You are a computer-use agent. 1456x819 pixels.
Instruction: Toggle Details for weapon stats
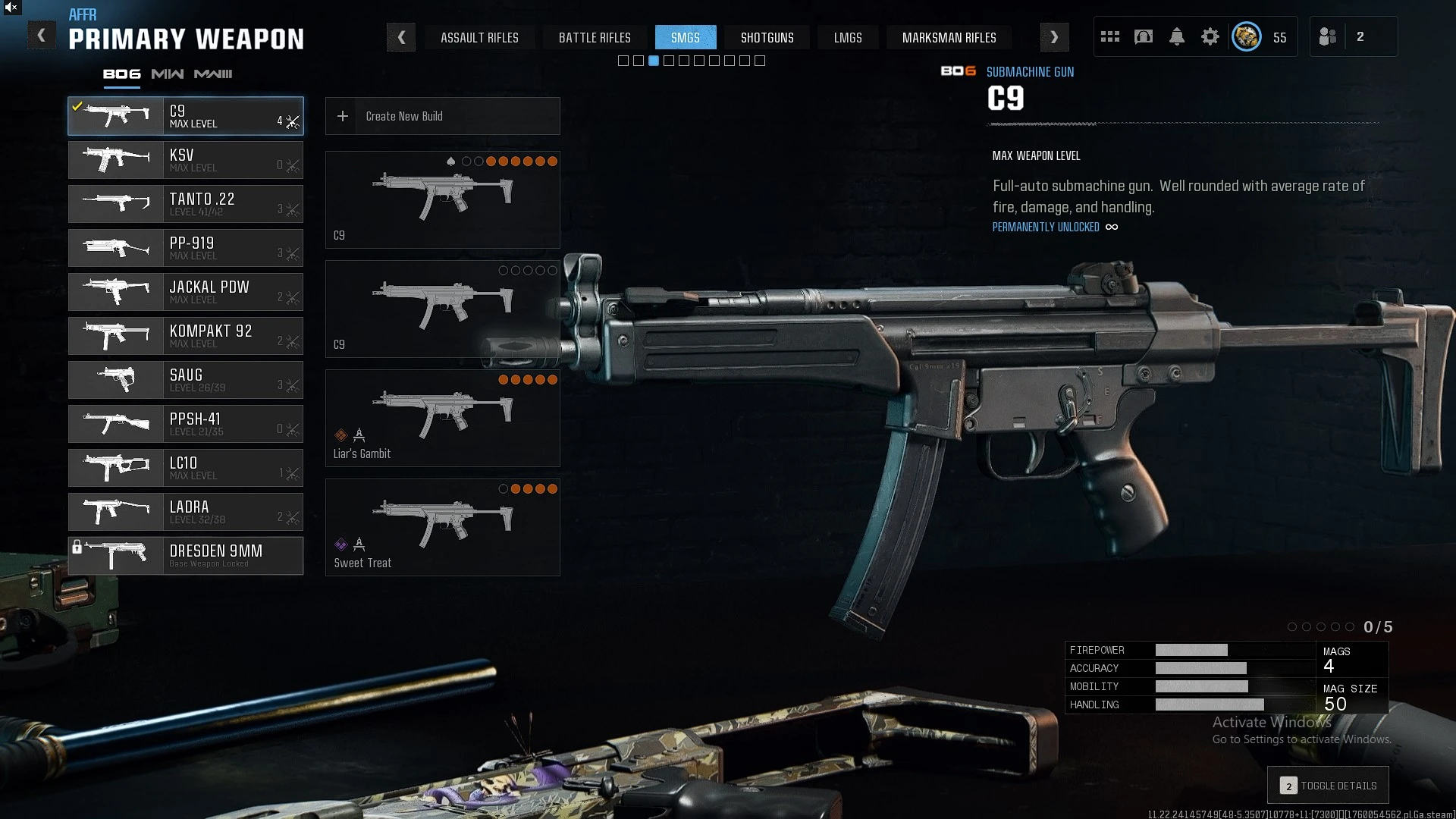coord(1328,786)
